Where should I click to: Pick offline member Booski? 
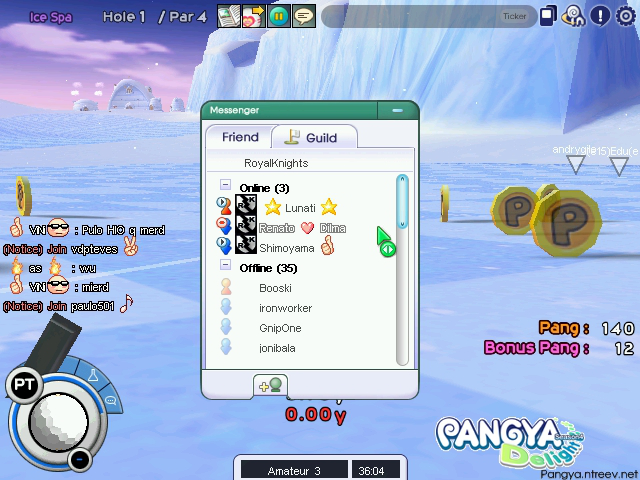275,288
